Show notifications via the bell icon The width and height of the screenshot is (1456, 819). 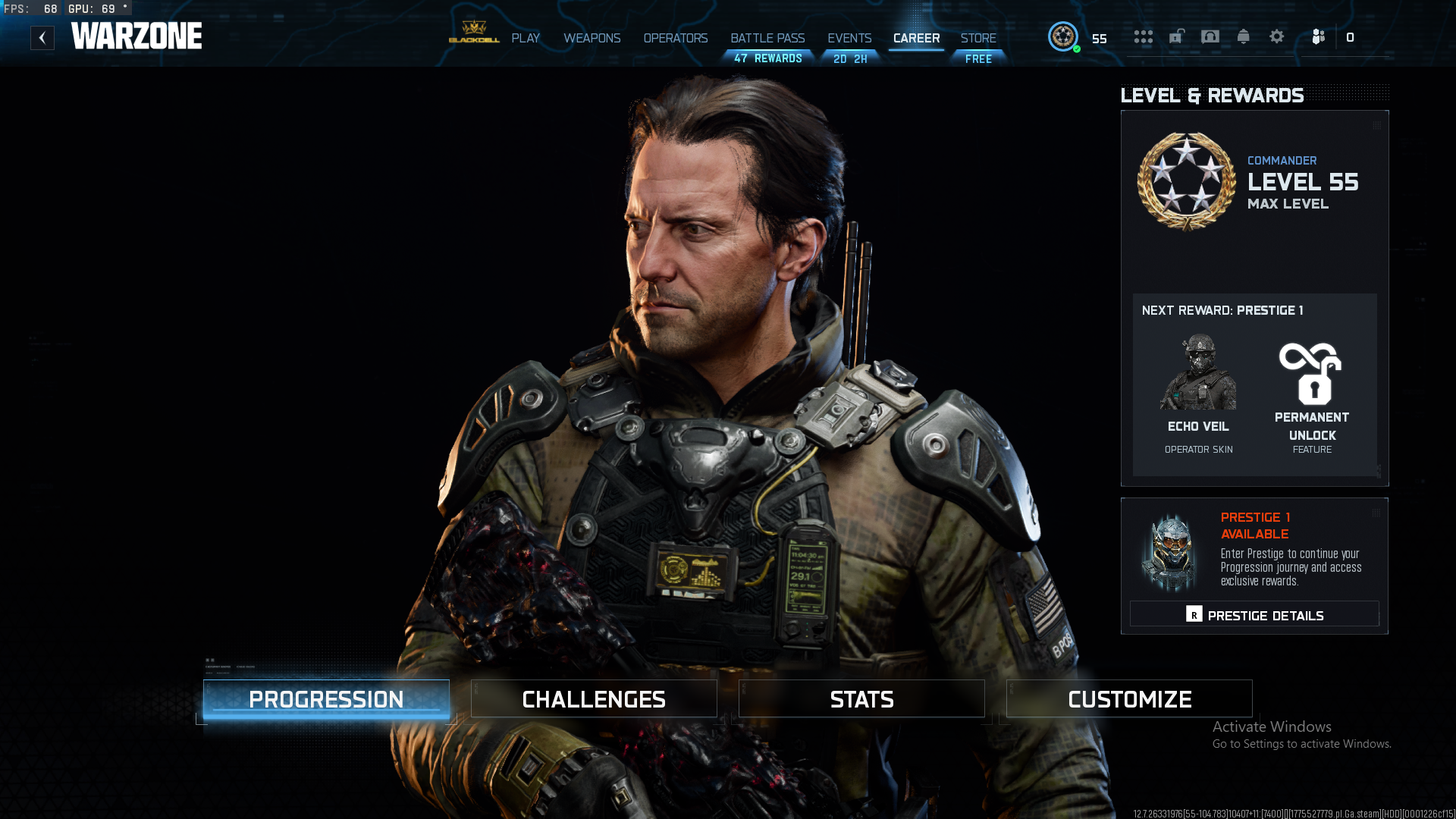coord(1243,36)
